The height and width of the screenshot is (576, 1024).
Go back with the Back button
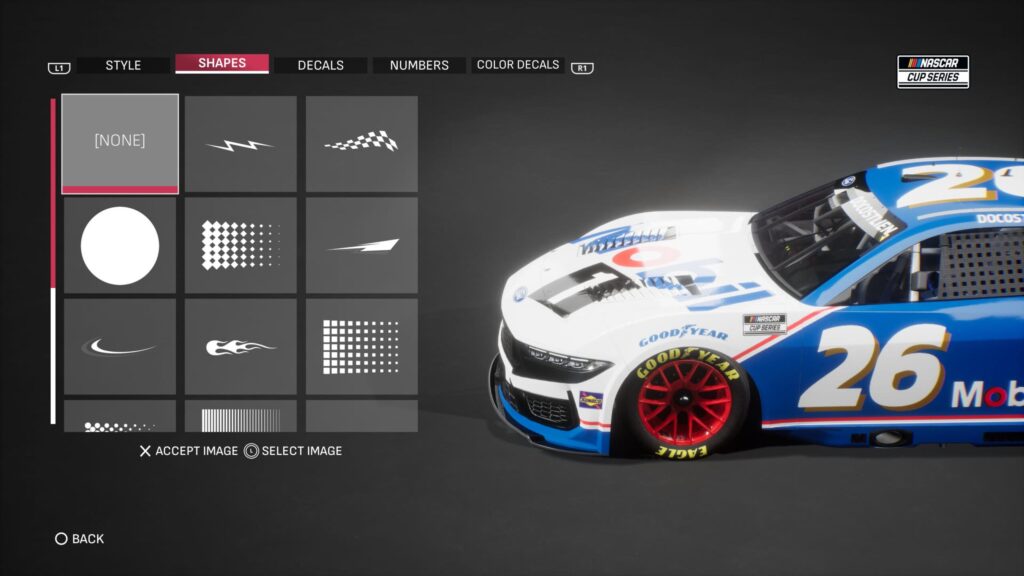(x=79, y=539)
